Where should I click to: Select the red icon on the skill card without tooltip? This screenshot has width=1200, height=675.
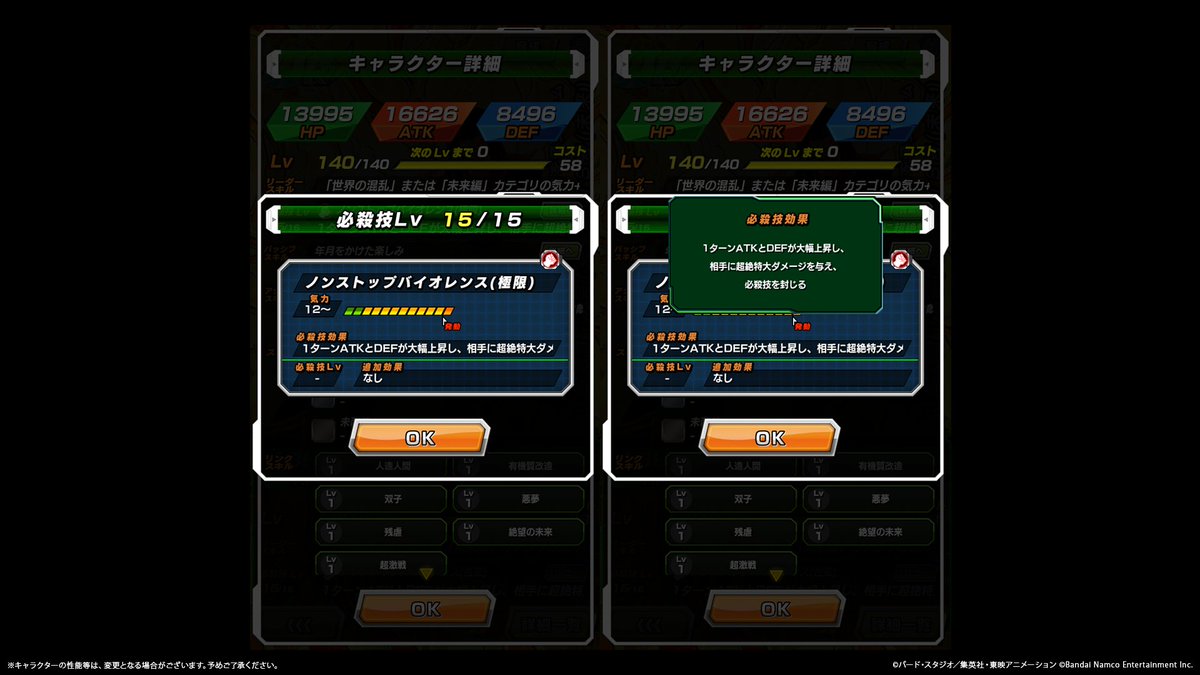click(x=549, y=260)
